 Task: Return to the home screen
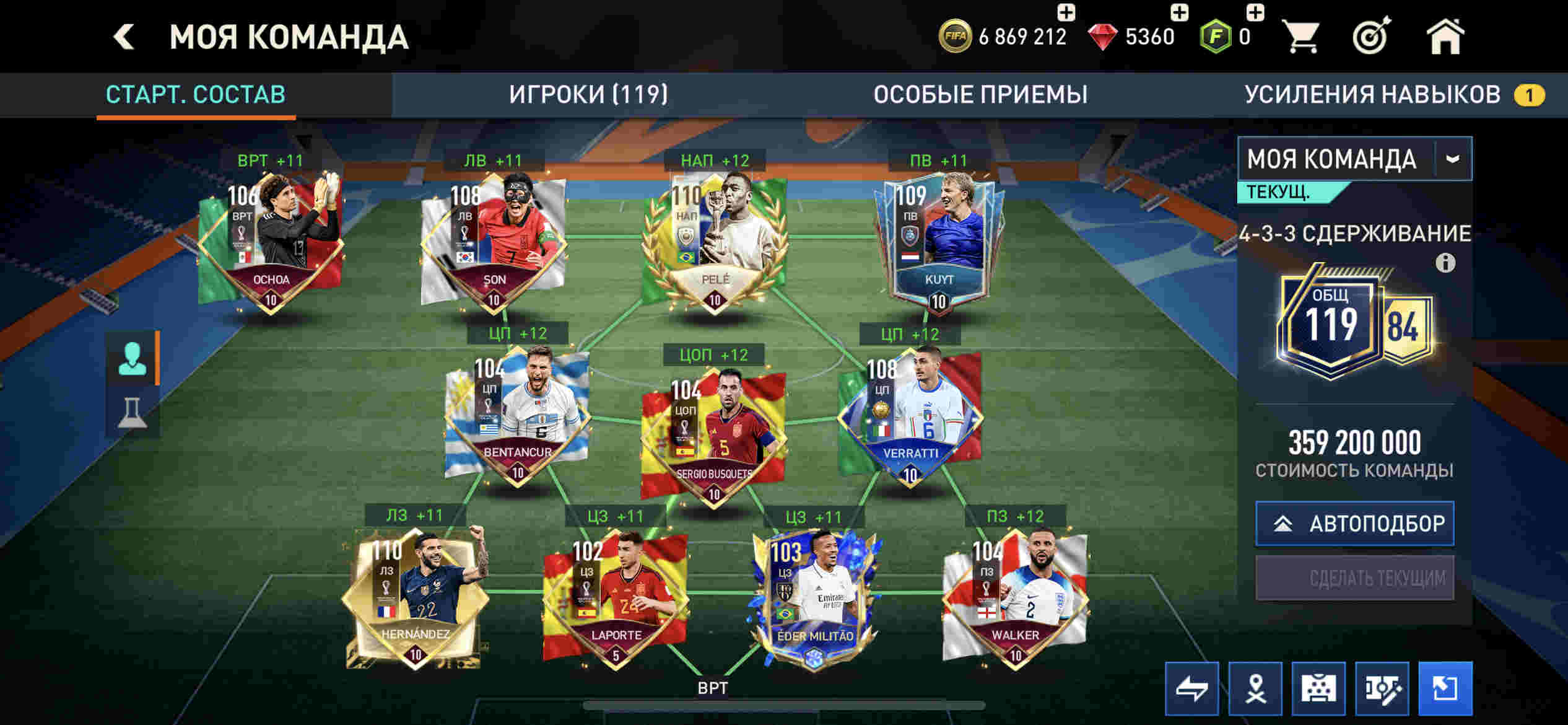point(1445,37)
